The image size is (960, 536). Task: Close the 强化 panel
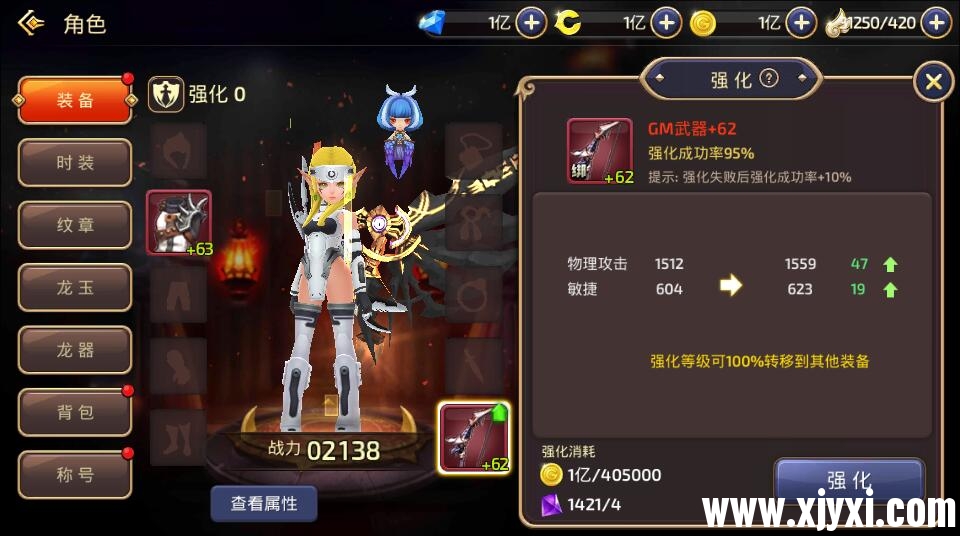click(933, 81)
